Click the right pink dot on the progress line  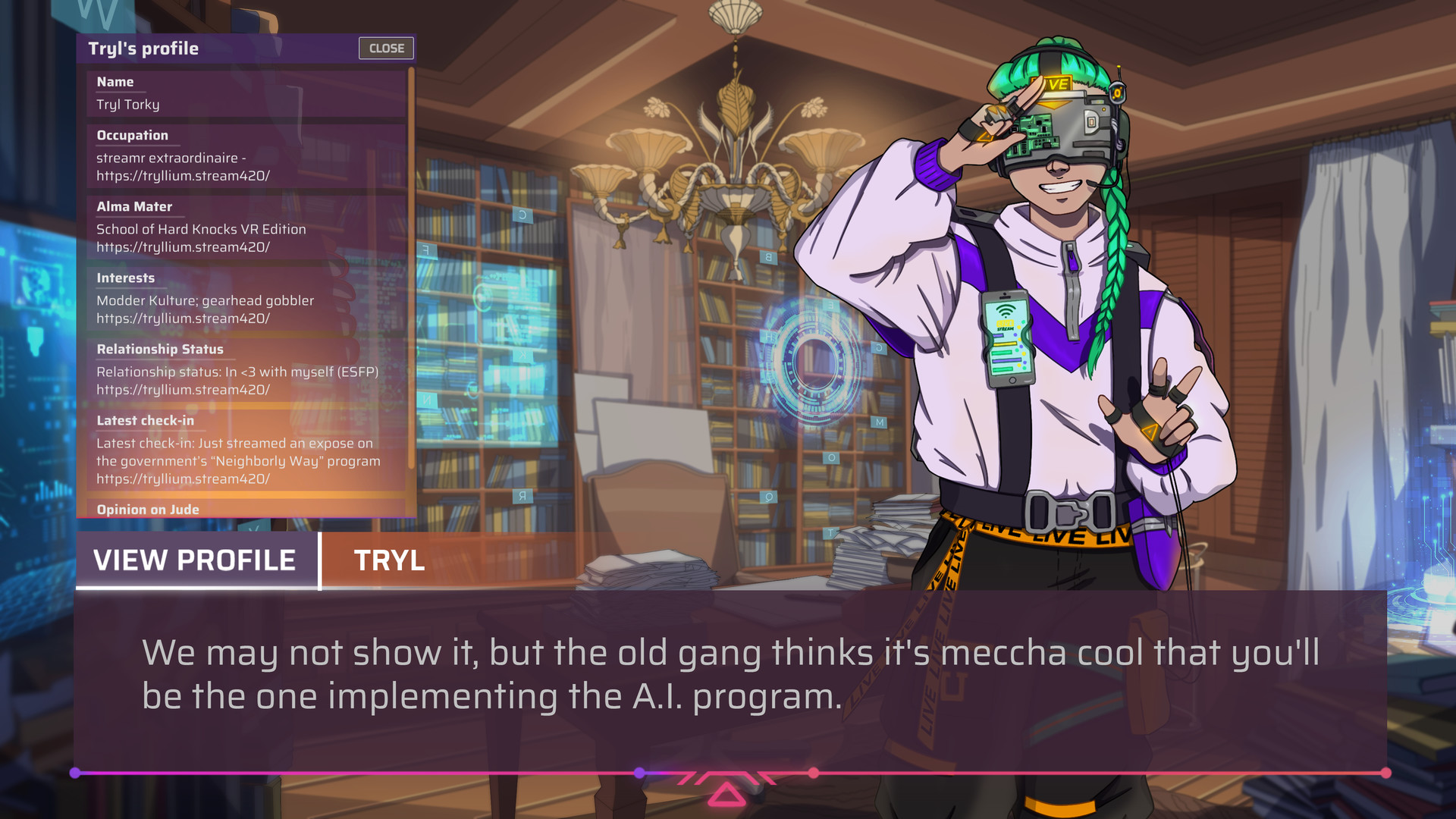813,773
